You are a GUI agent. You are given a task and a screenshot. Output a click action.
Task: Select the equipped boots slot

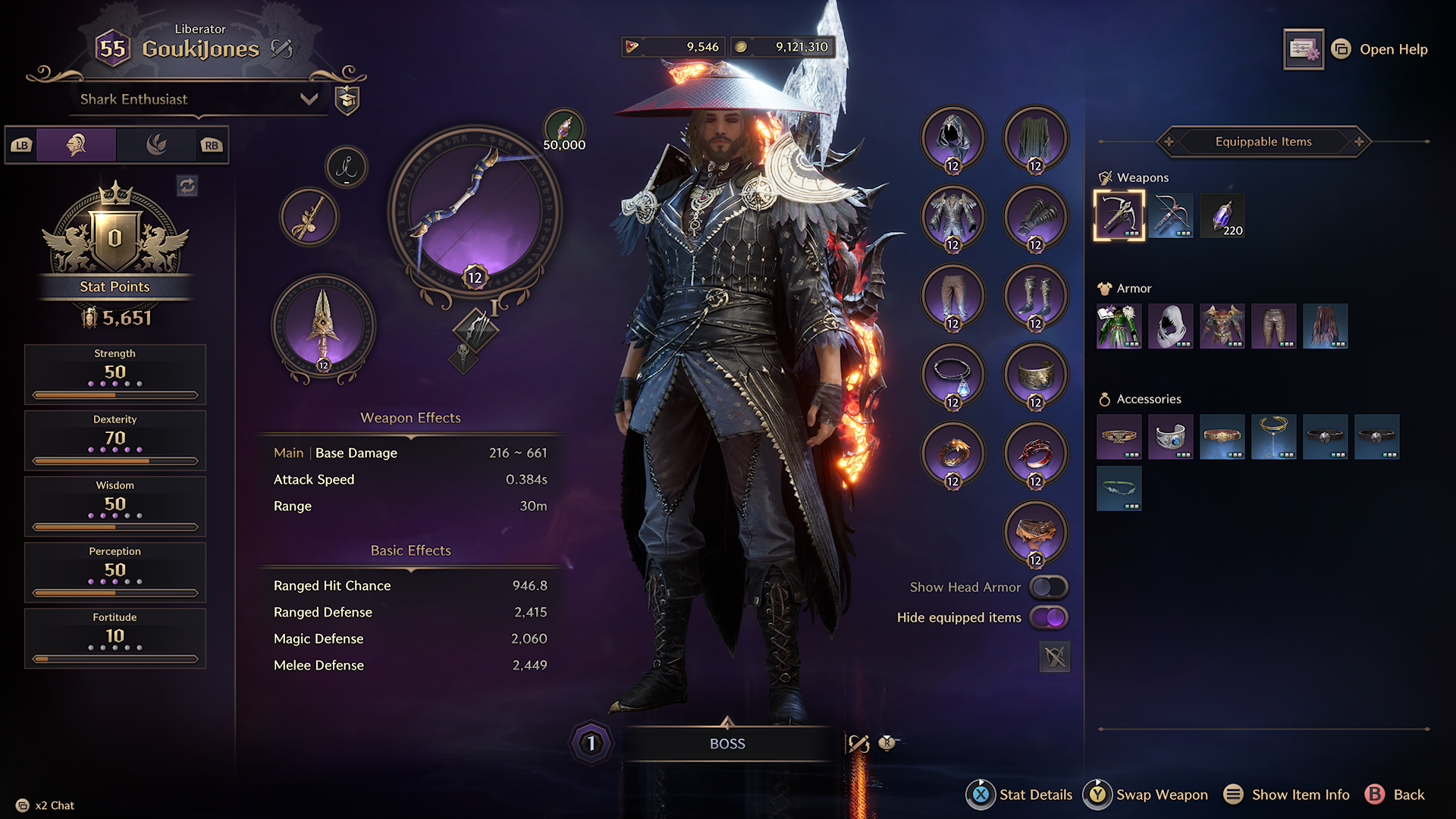click(1035, 296)
